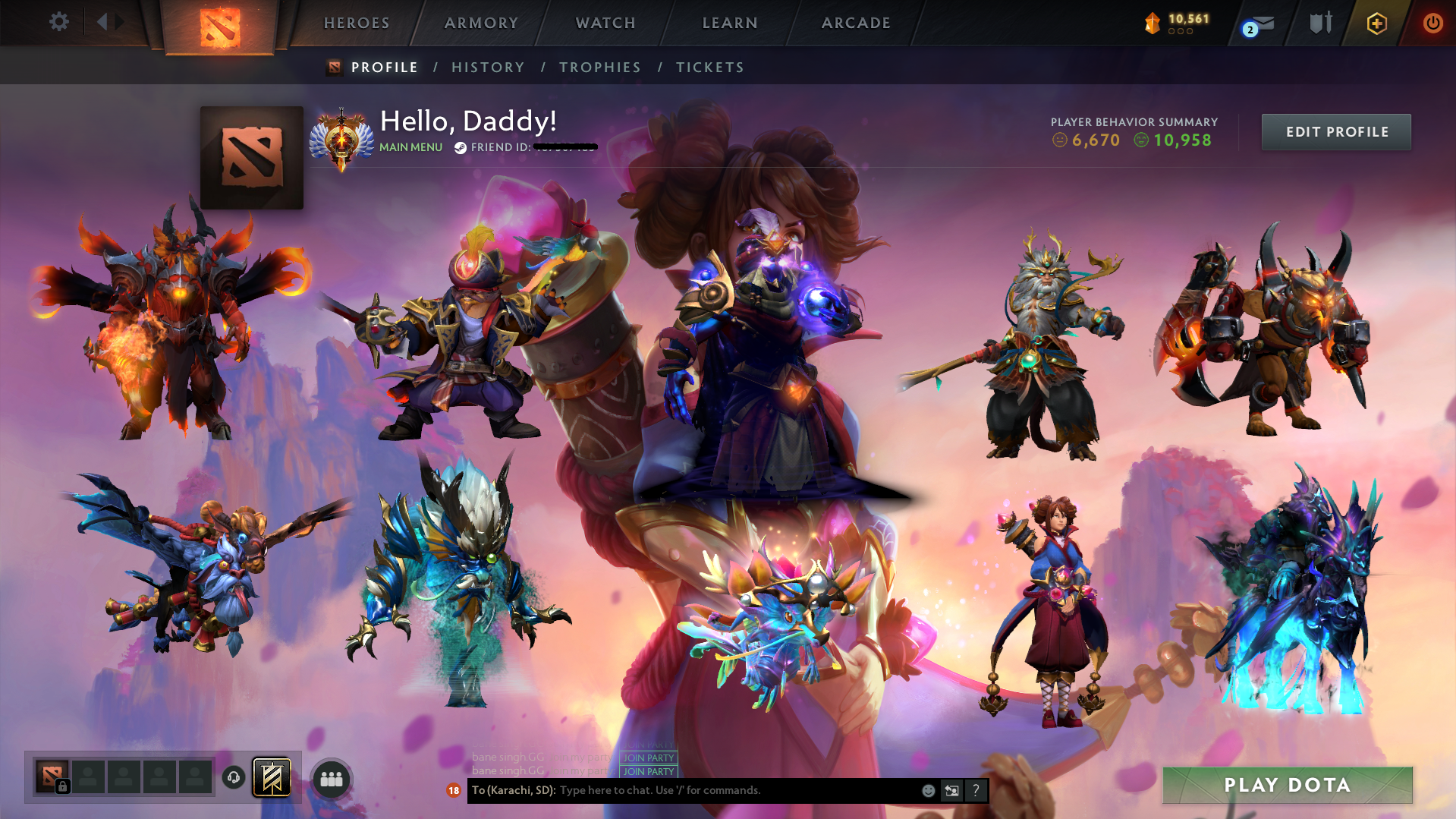Image resolution: width=1456 pixels, height=819 pixels.
Task: Open the voice chat headset icon
Action: pos(233,778)
